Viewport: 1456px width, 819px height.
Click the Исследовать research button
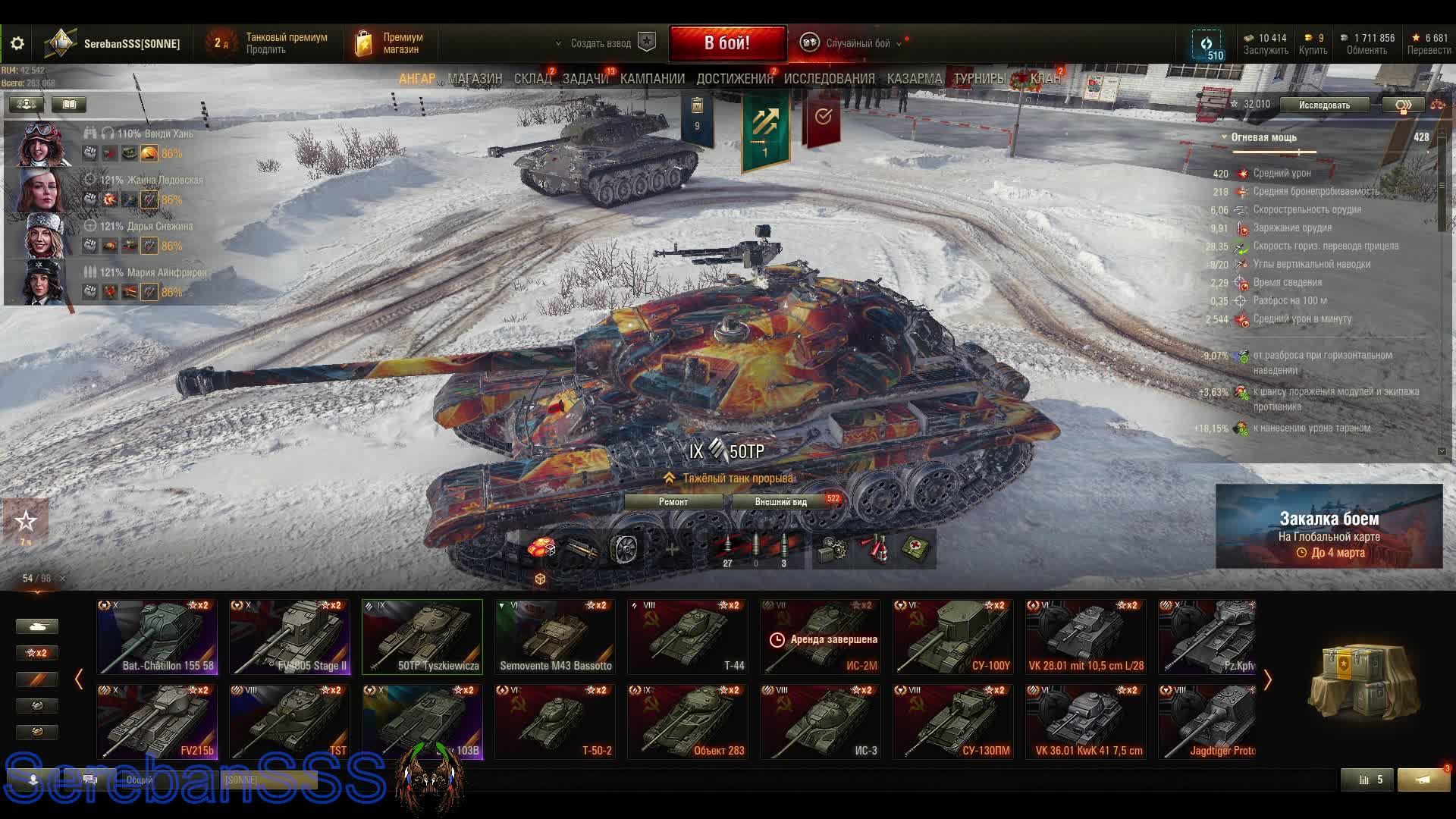point(1324,105)
